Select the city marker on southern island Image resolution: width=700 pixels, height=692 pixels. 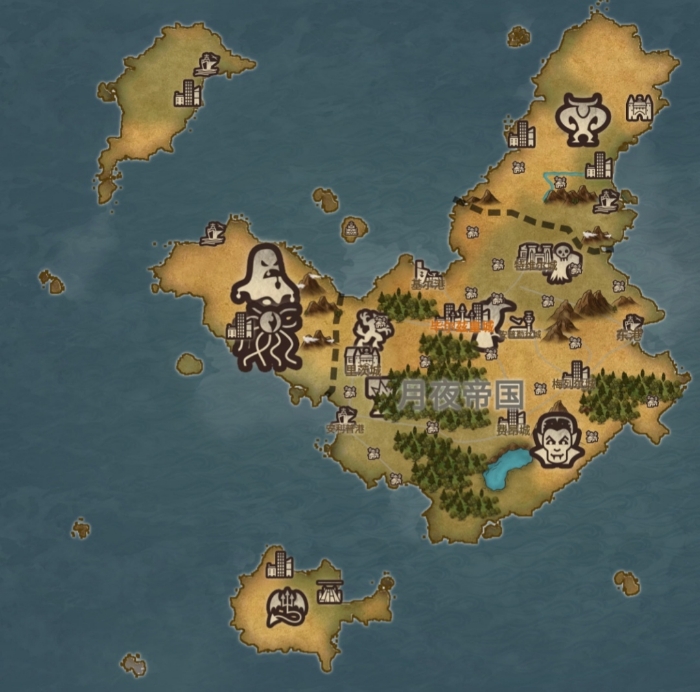pyautogui.click(x=279, y=564)
